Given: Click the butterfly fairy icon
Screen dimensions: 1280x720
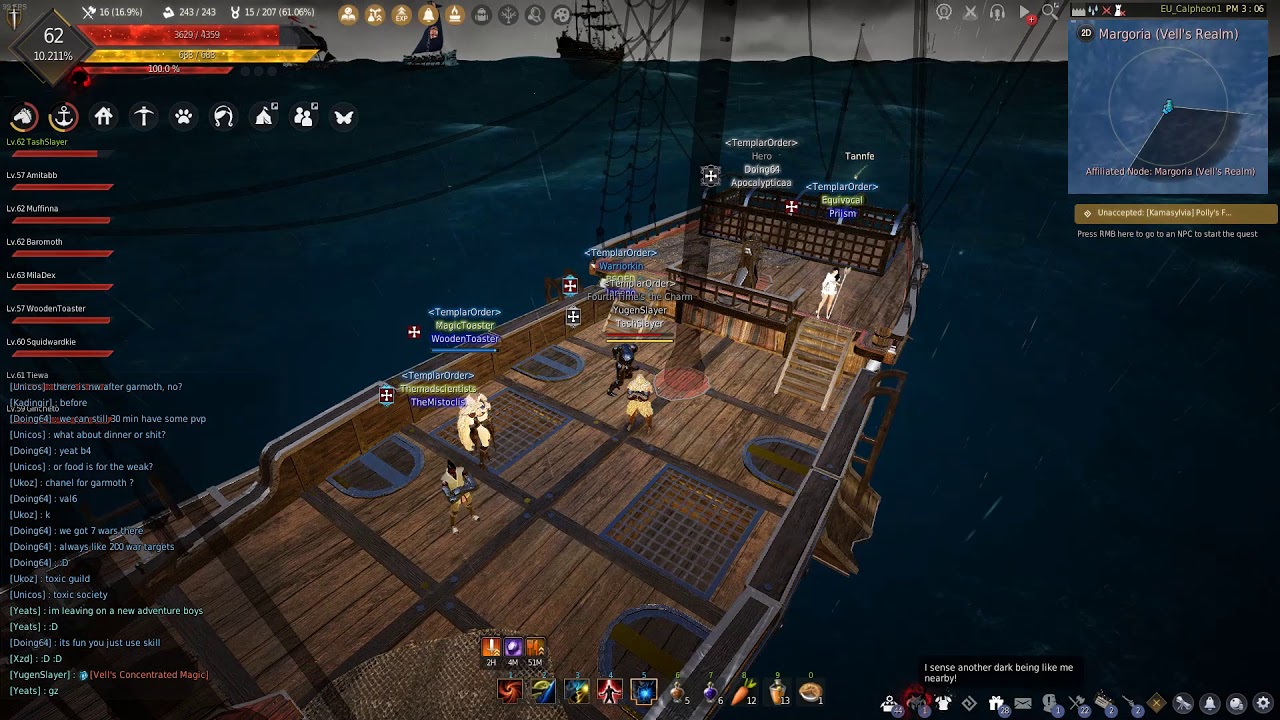Looking at the screenshot, I should pyautogui.click(x=343, y=117).
